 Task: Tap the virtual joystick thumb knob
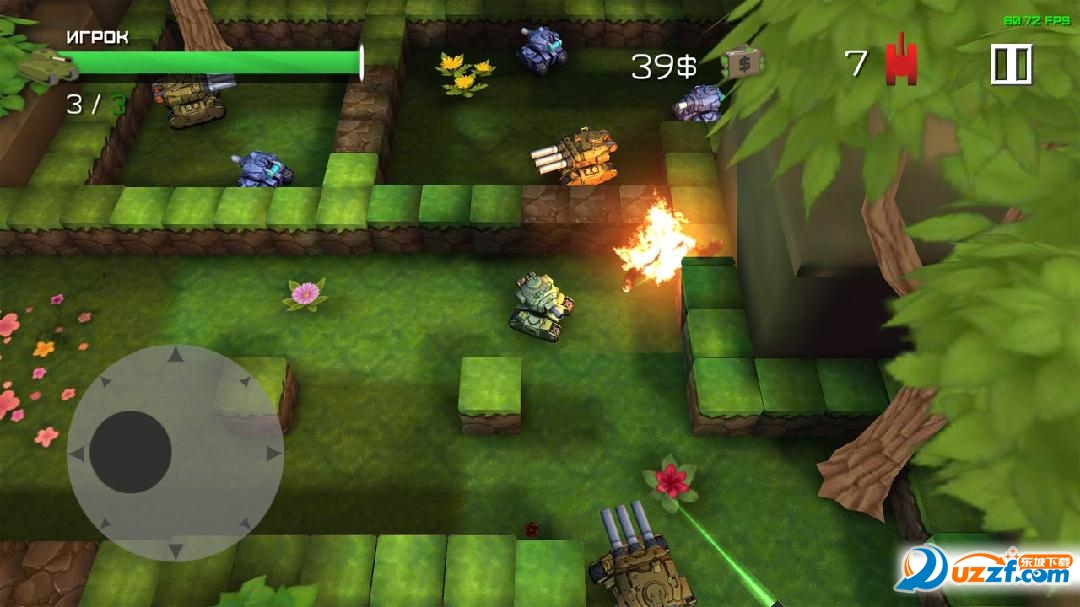tap(130, 452)
